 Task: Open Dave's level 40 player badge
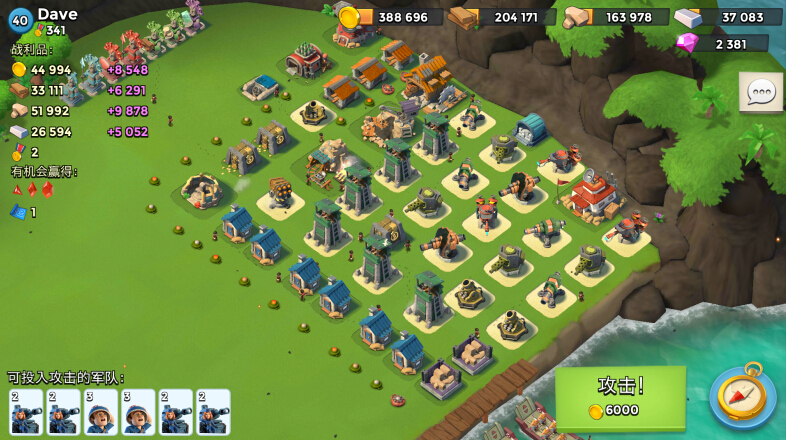tap(21, 20)
